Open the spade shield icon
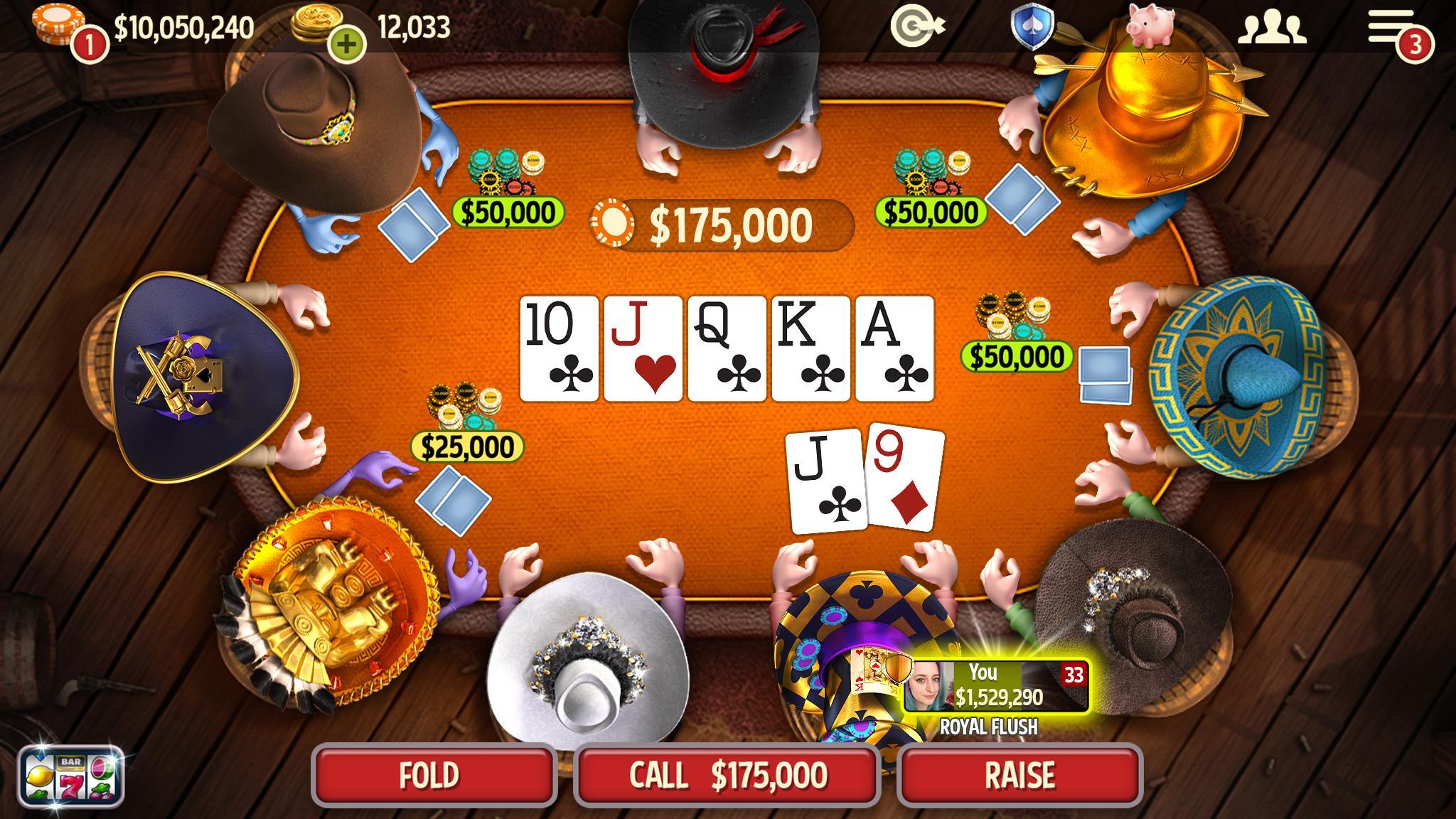This screenshot has height=819, width=1456. [x=1031, y=27]
